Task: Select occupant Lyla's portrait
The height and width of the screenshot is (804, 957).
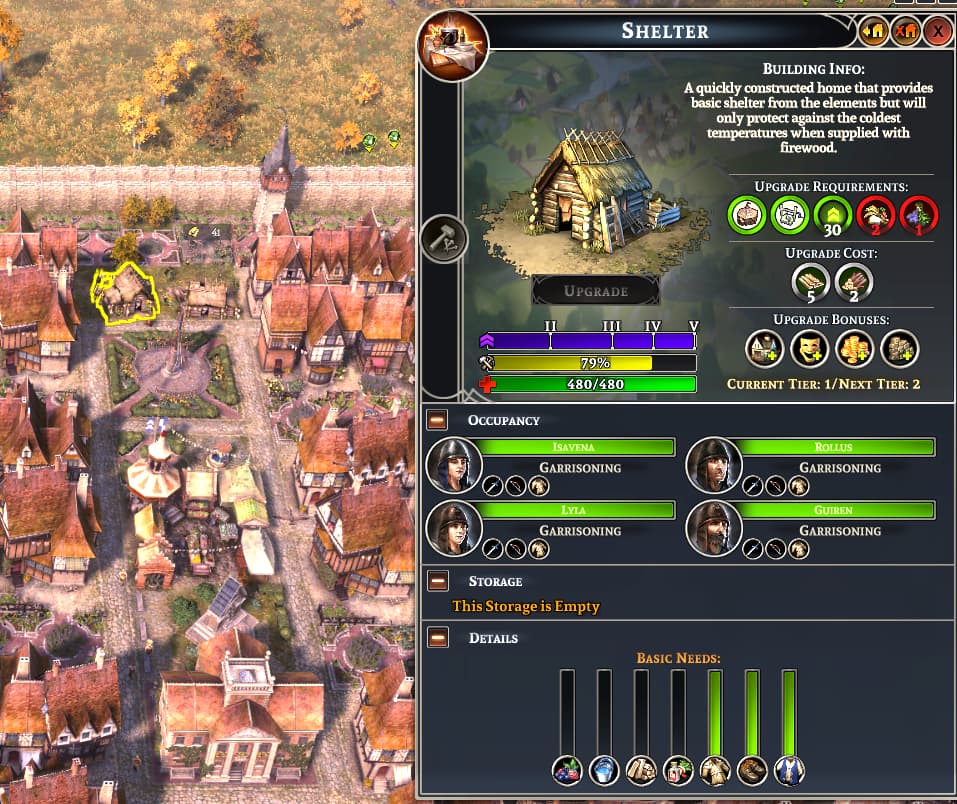Action: (454, 528)
